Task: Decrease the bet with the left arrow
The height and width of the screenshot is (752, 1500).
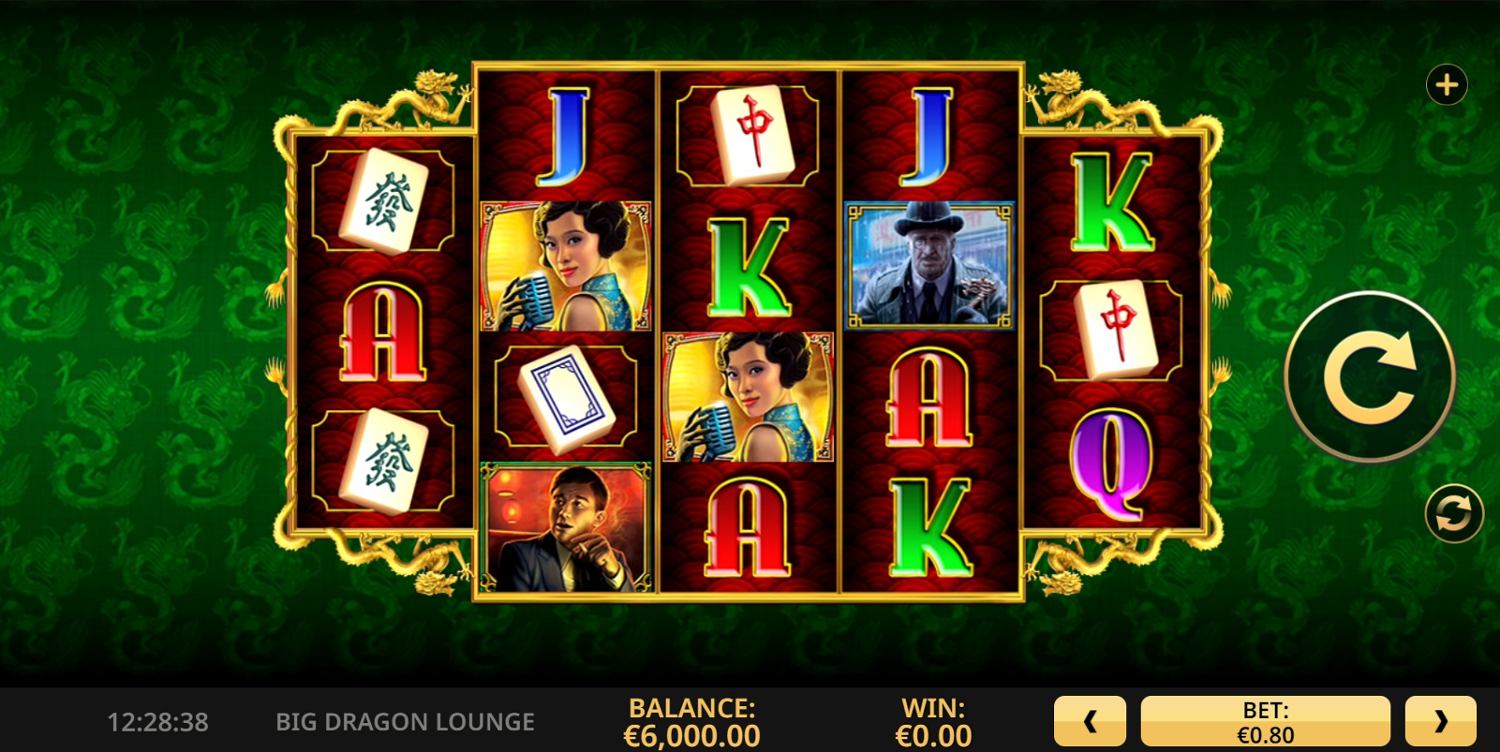Action: click(1090, 721)
